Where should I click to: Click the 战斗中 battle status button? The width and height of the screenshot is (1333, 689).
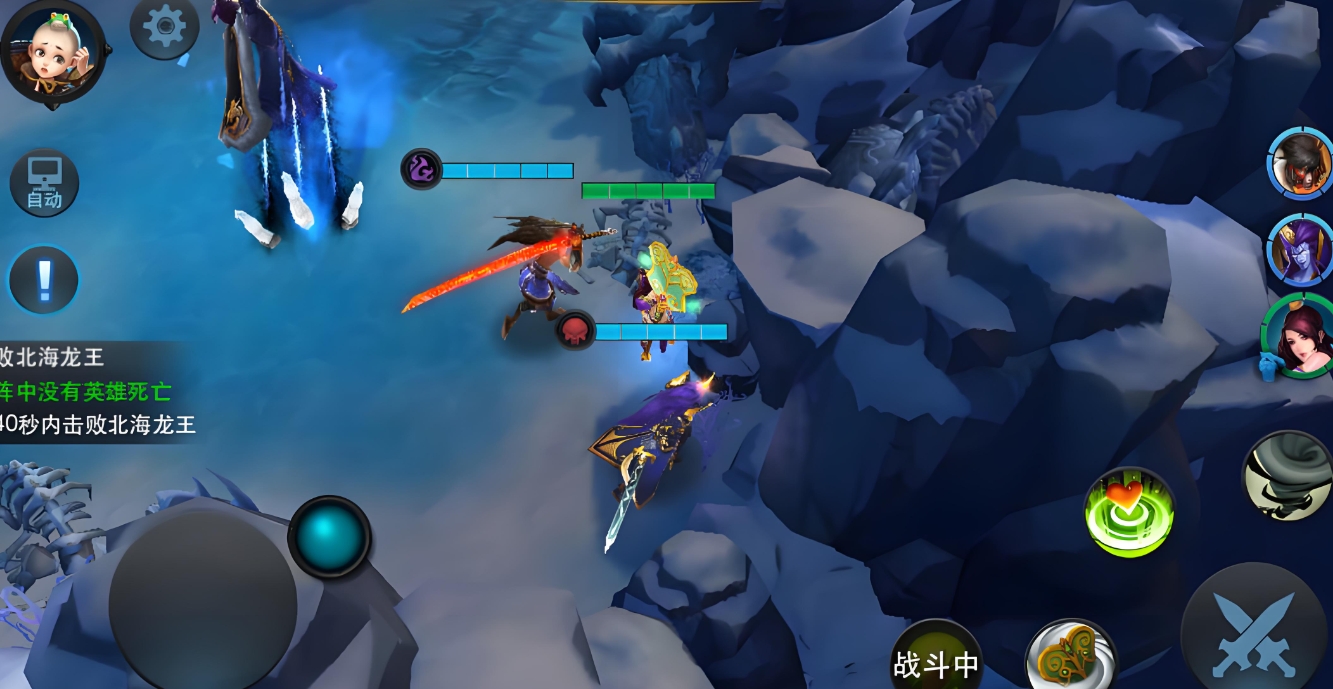click(x=936, y=661)
